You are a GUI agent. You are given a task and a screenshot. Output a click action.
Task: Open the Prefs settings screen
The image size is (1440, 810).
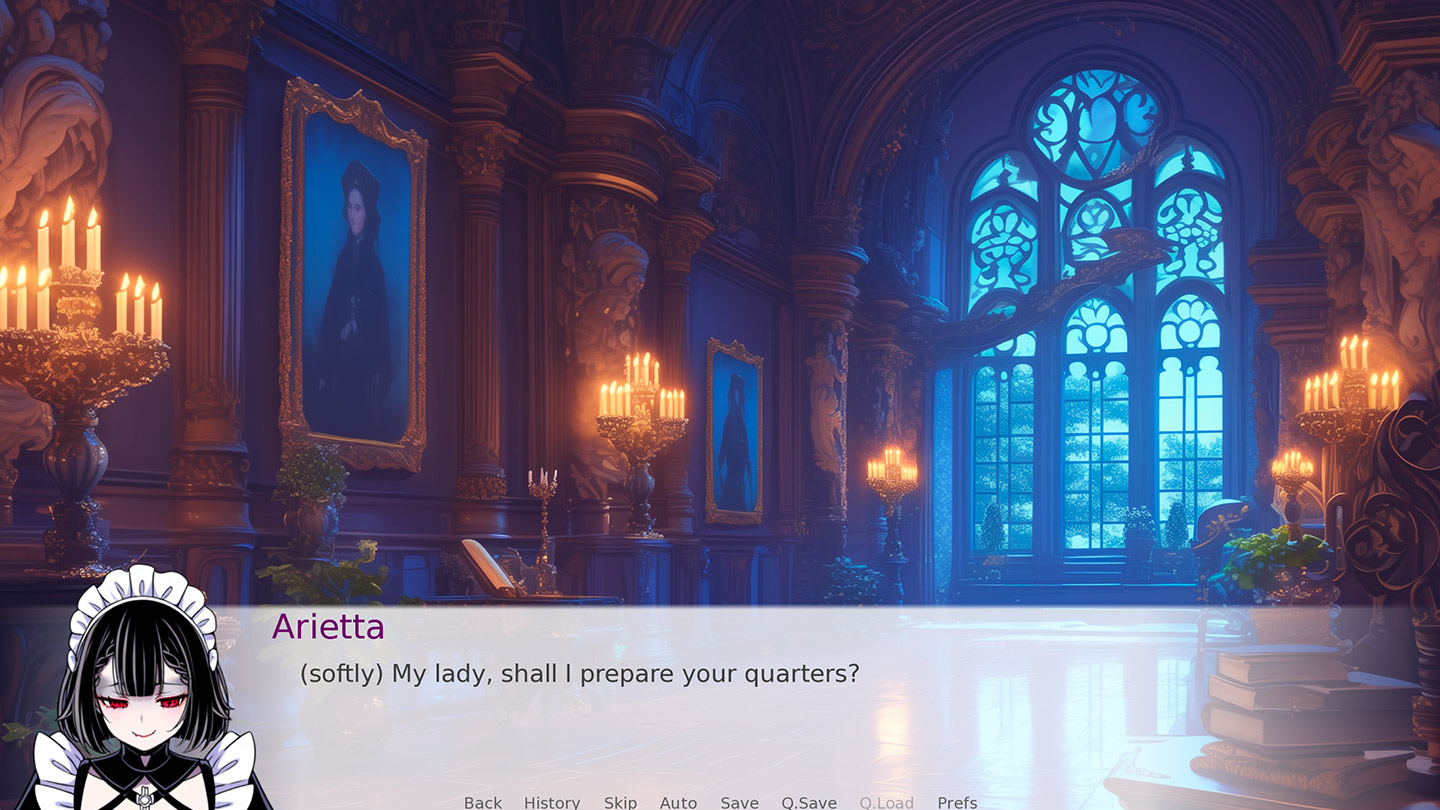(957, 802)
